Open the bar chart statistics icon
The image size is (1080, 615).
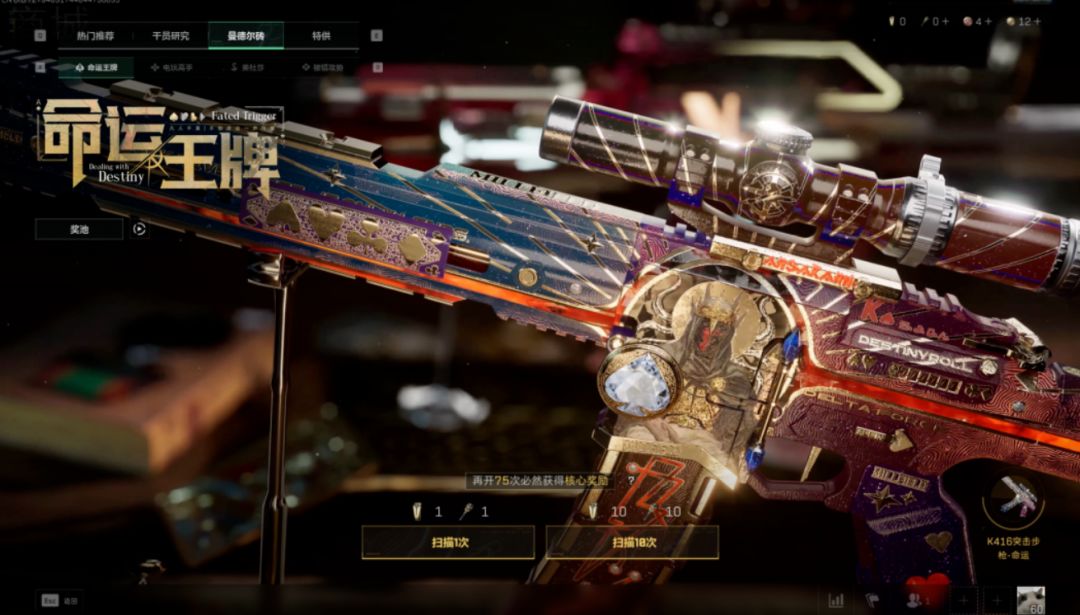click(836, 600)
